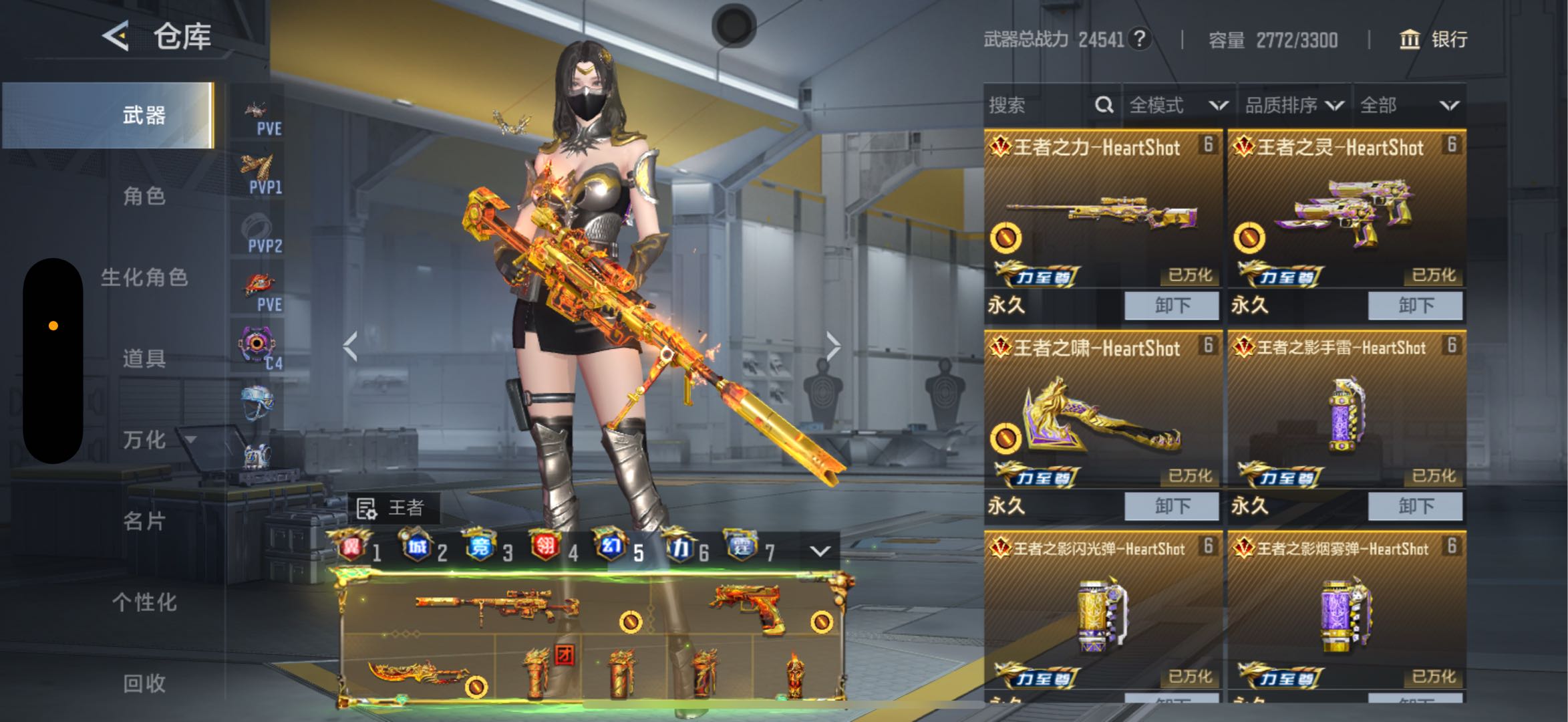
Task: Expand the loadout bag list arrow
Action: pos(820,551)
